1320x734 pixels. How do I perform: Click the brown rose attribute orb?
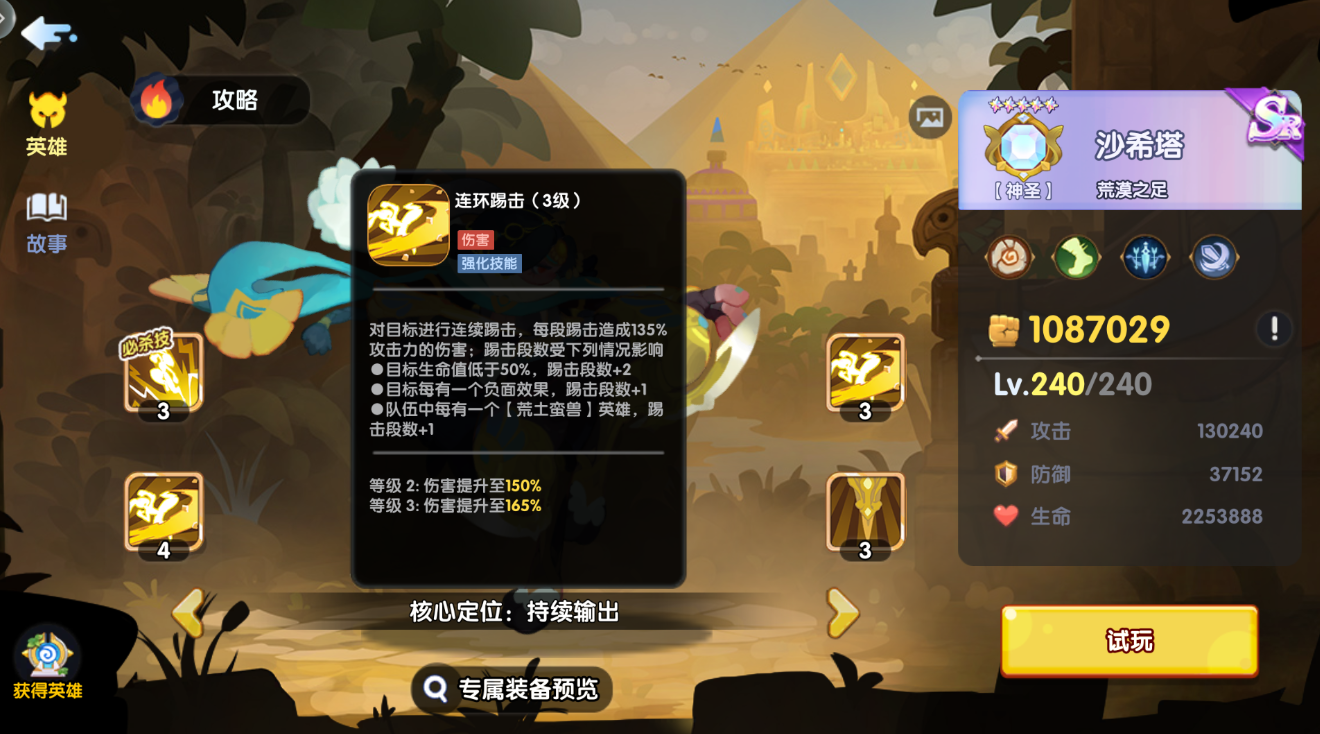click(1010, 256)
